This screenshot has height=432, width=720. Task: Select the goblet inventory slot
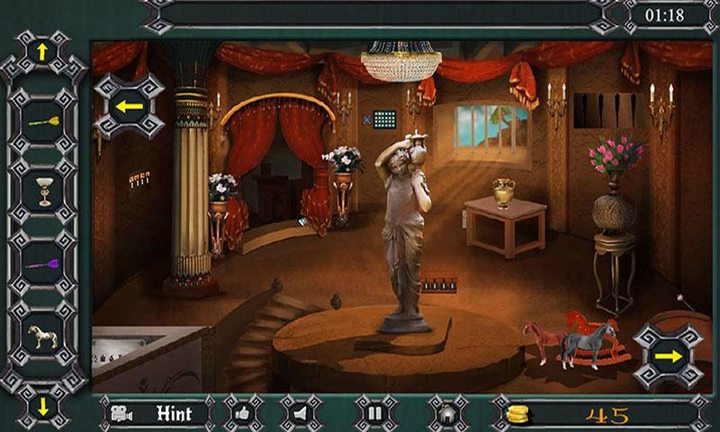click(44, 192)
